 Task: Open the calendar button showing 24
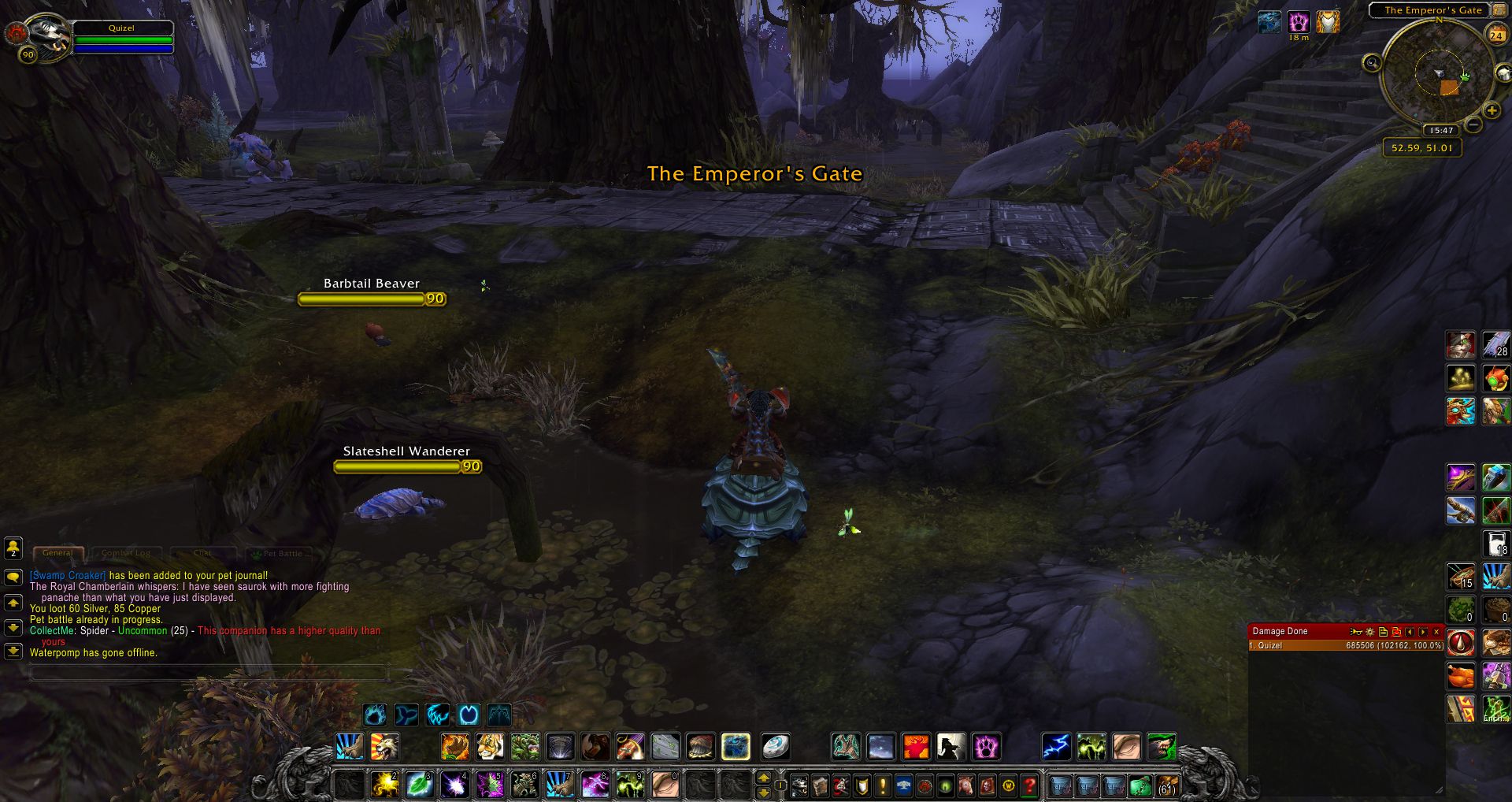click(x=1495, y=35)
